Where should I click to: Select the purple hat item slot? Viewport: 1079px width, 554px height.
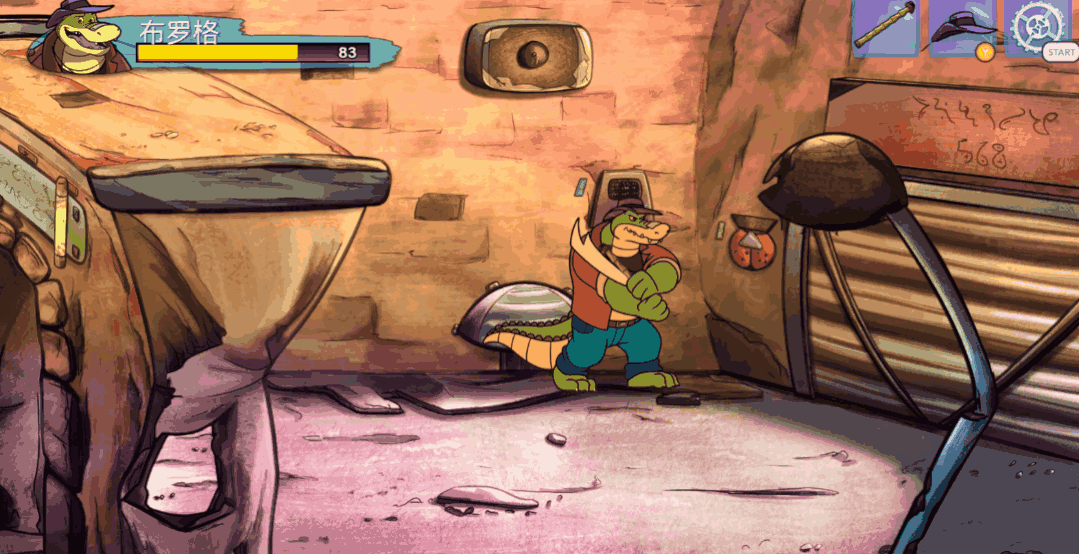962,26
